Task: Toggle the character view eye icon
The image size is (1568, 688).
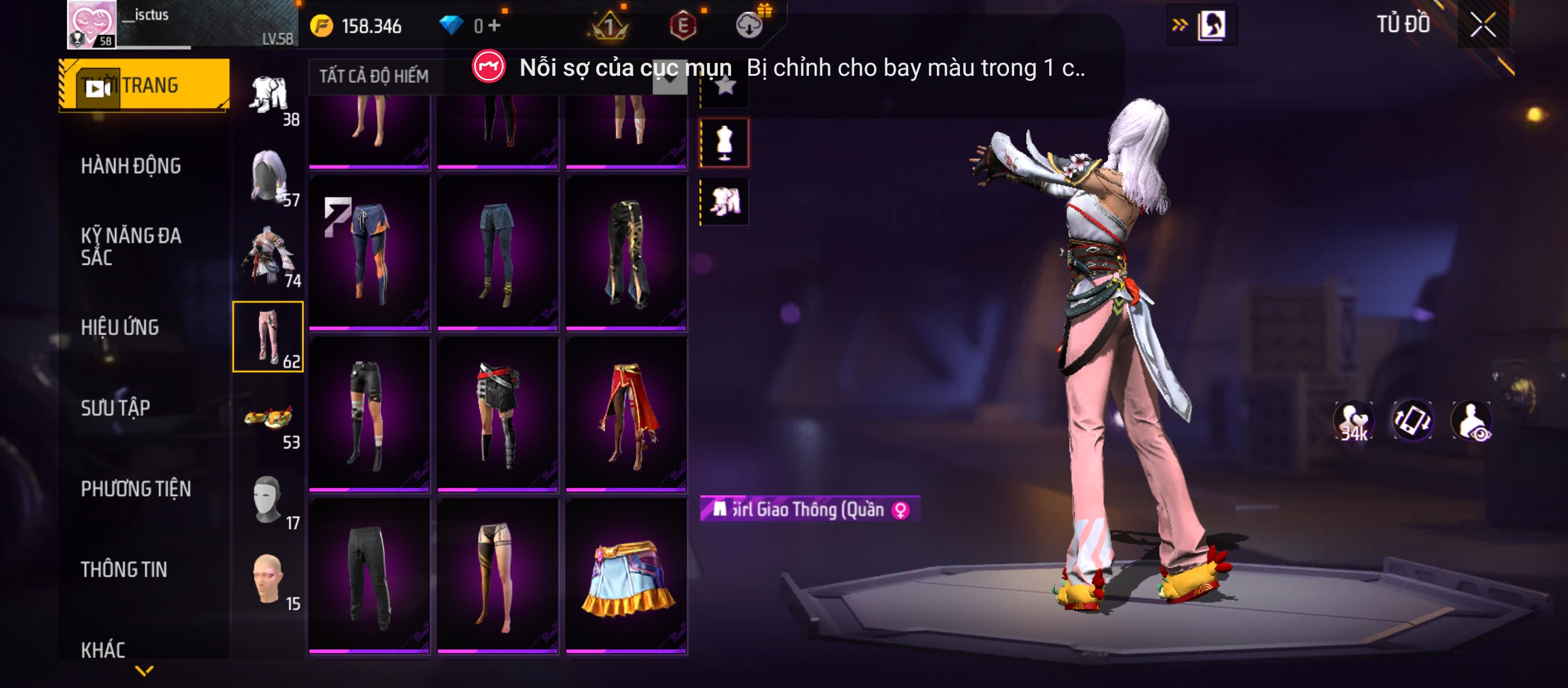Action: (1472, 421)
